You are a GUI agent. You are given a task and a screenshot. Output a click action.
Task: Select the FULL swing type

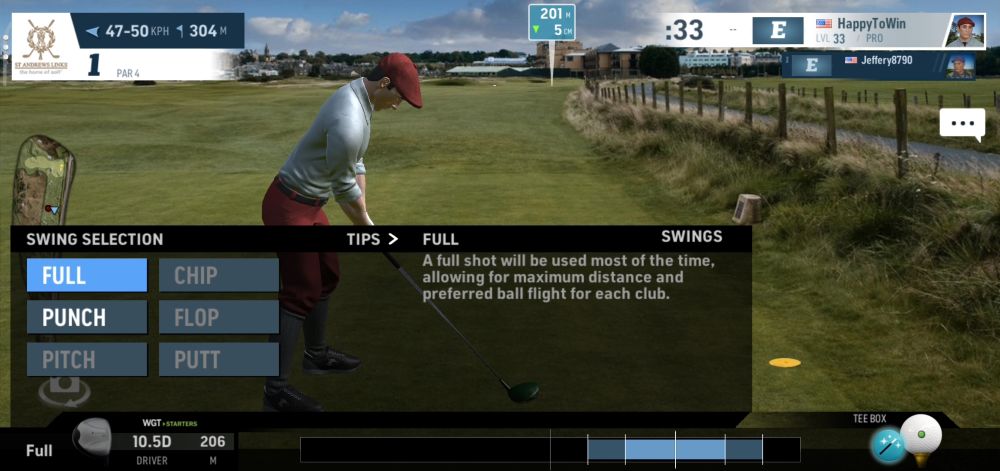[87, 275]
